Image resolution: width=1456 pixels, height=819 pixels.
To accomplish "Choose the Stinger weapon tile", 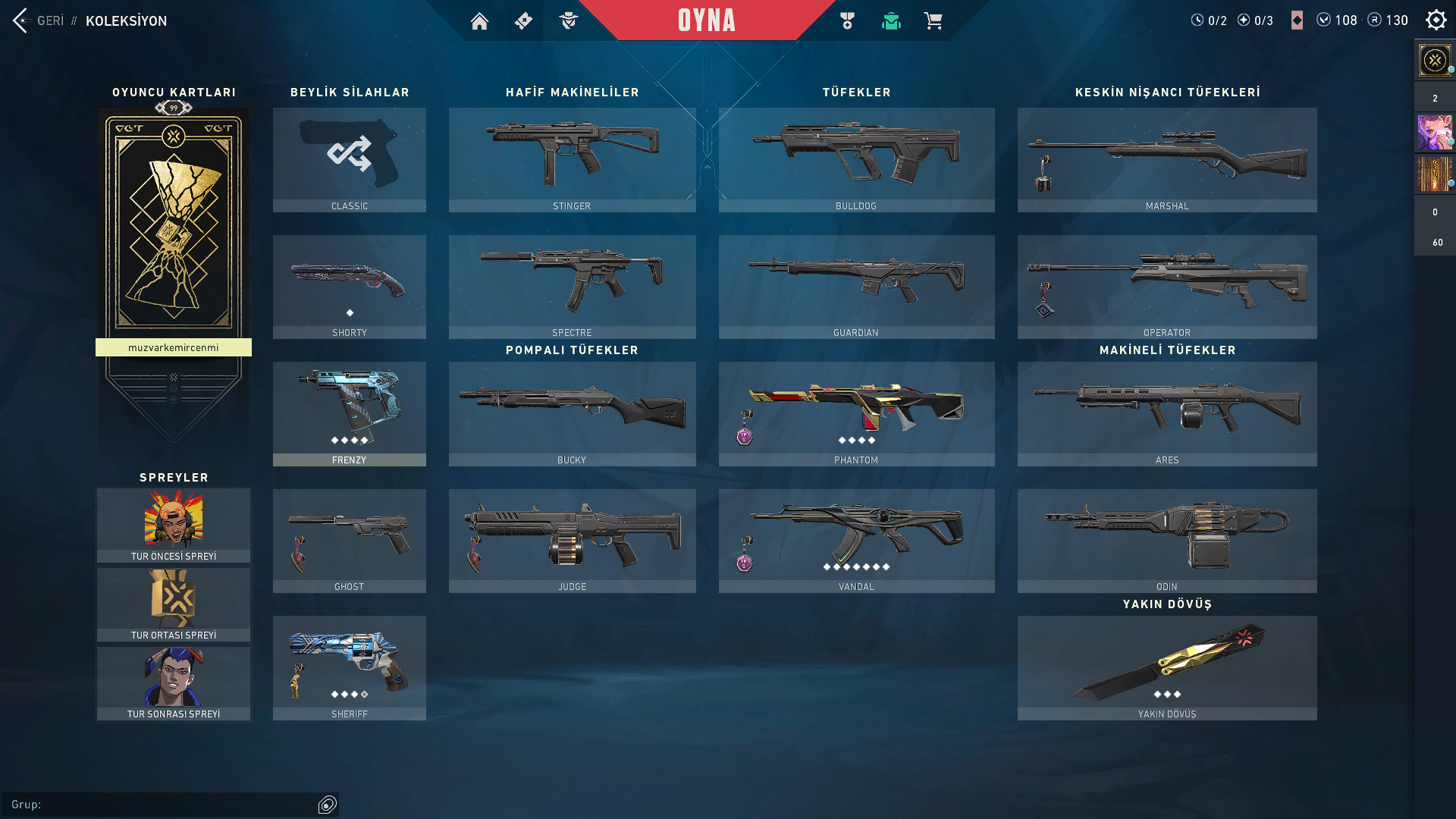I will pos(572,159).
